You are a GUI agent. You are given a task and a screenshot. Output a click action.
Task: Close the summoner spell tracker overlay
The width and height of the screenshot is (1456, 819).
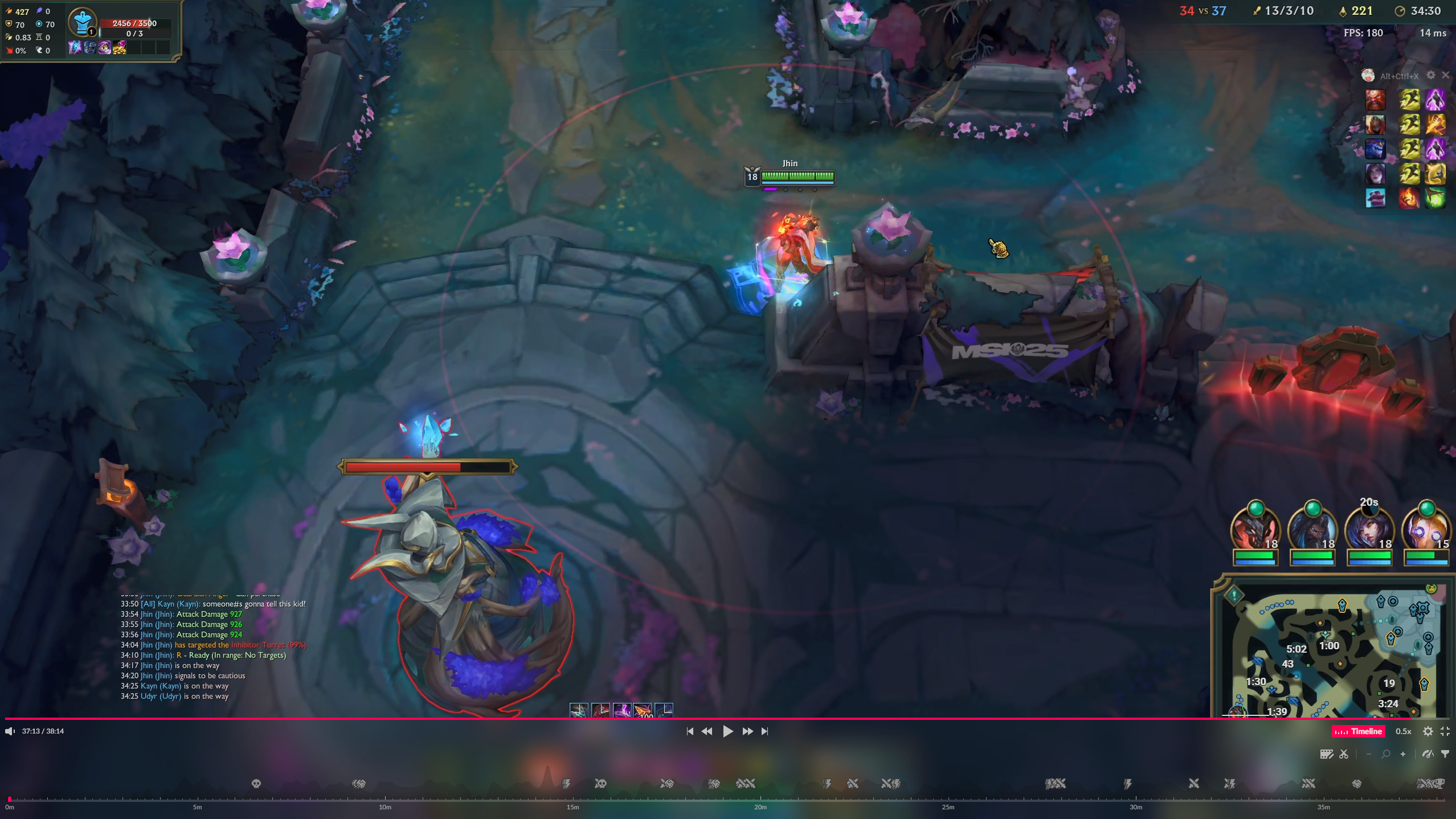1445,75
